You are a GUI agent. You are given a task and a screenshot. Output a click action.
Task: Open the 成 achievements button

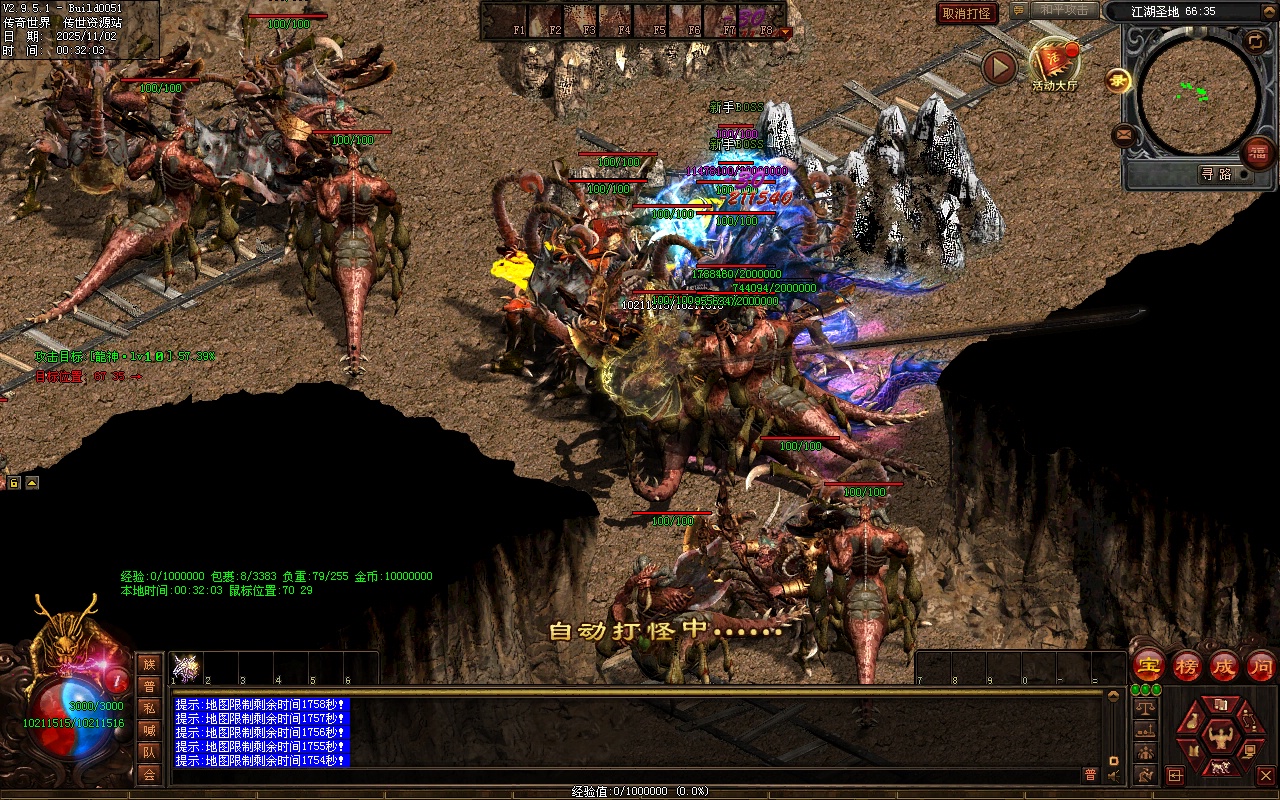[x=1223, y=666]
